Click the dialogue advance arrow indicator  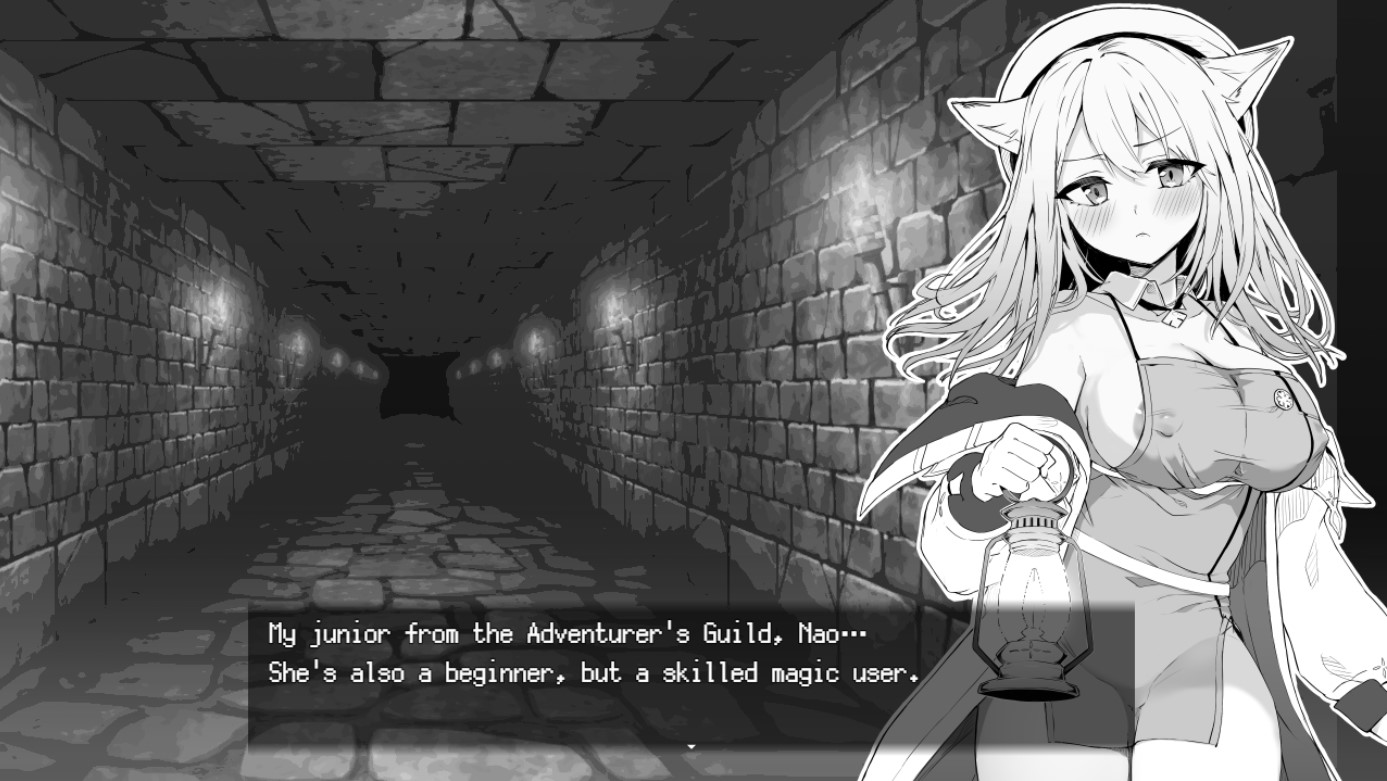[693, 744]
